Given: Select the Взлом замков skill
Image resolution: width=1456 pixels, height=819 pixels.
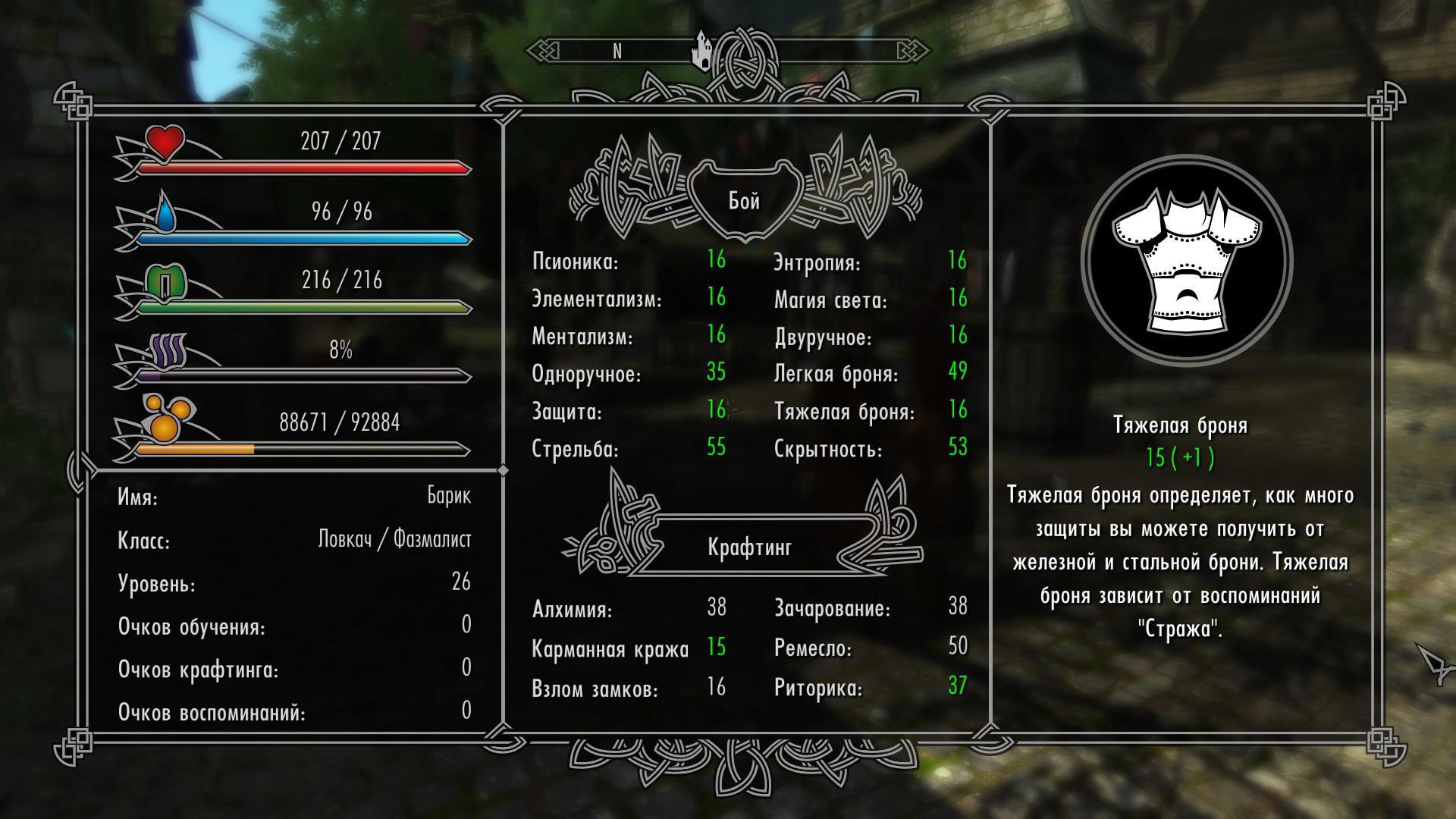Looking at the screenshot, I should pos(595,689).
